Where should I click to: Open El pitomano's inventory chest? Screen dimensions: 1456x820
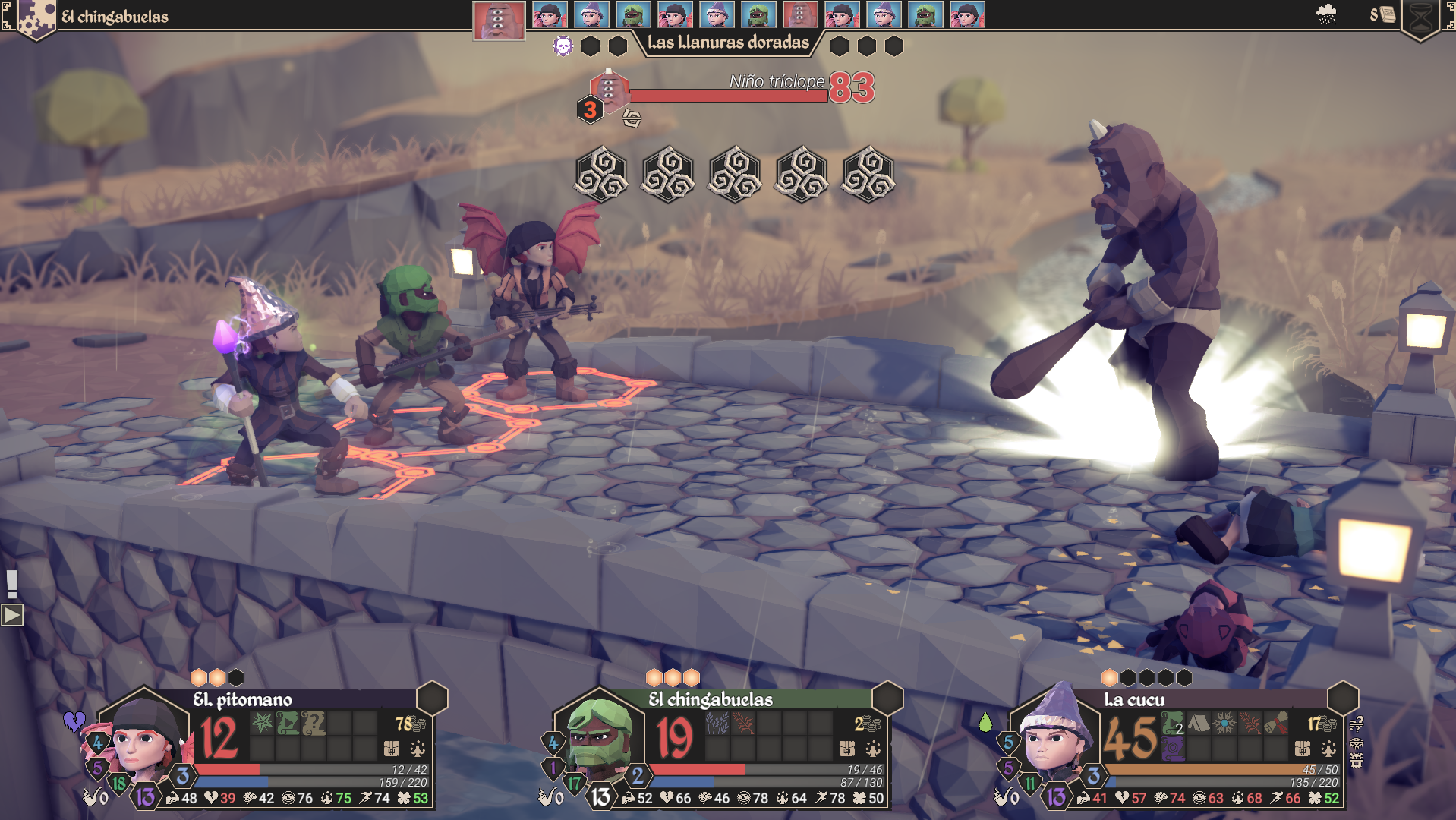pyautogui.click(x=392, y=749)
